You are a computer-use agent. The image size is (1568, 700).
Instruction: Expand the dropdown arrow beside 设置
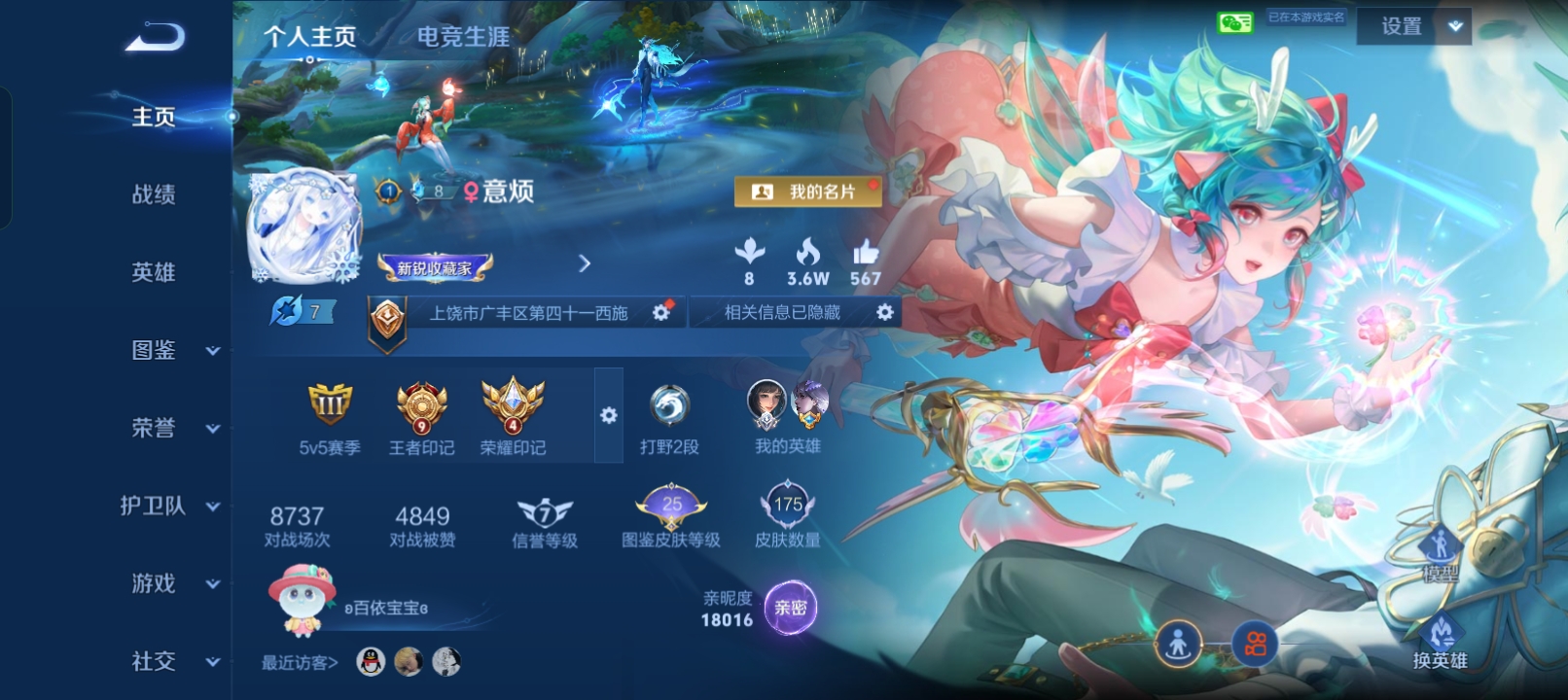[1453, 26]
